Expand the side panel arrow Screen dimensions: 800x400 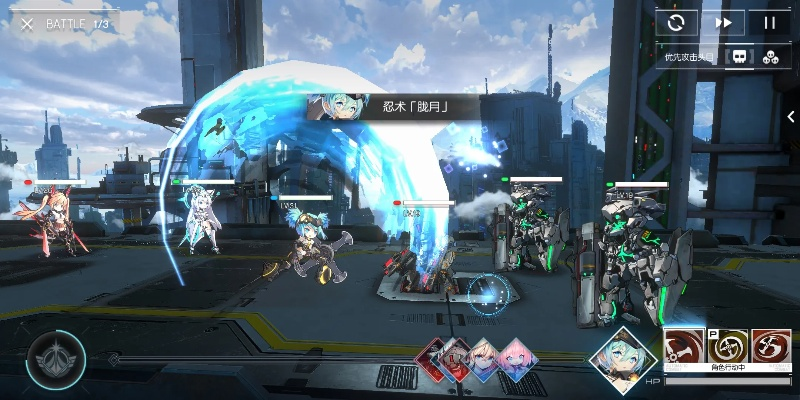pos(791,117)
